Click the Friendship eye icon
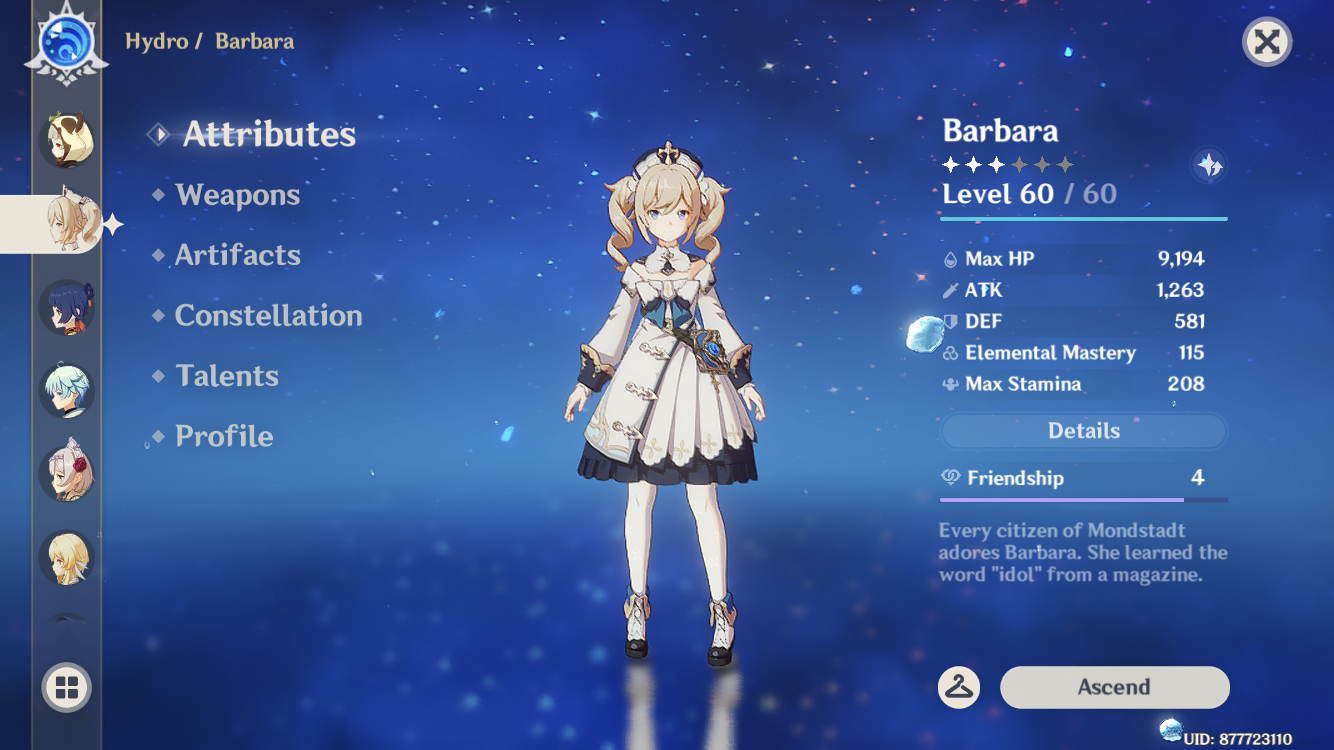The image size is (1334, 750). point(950,478)
